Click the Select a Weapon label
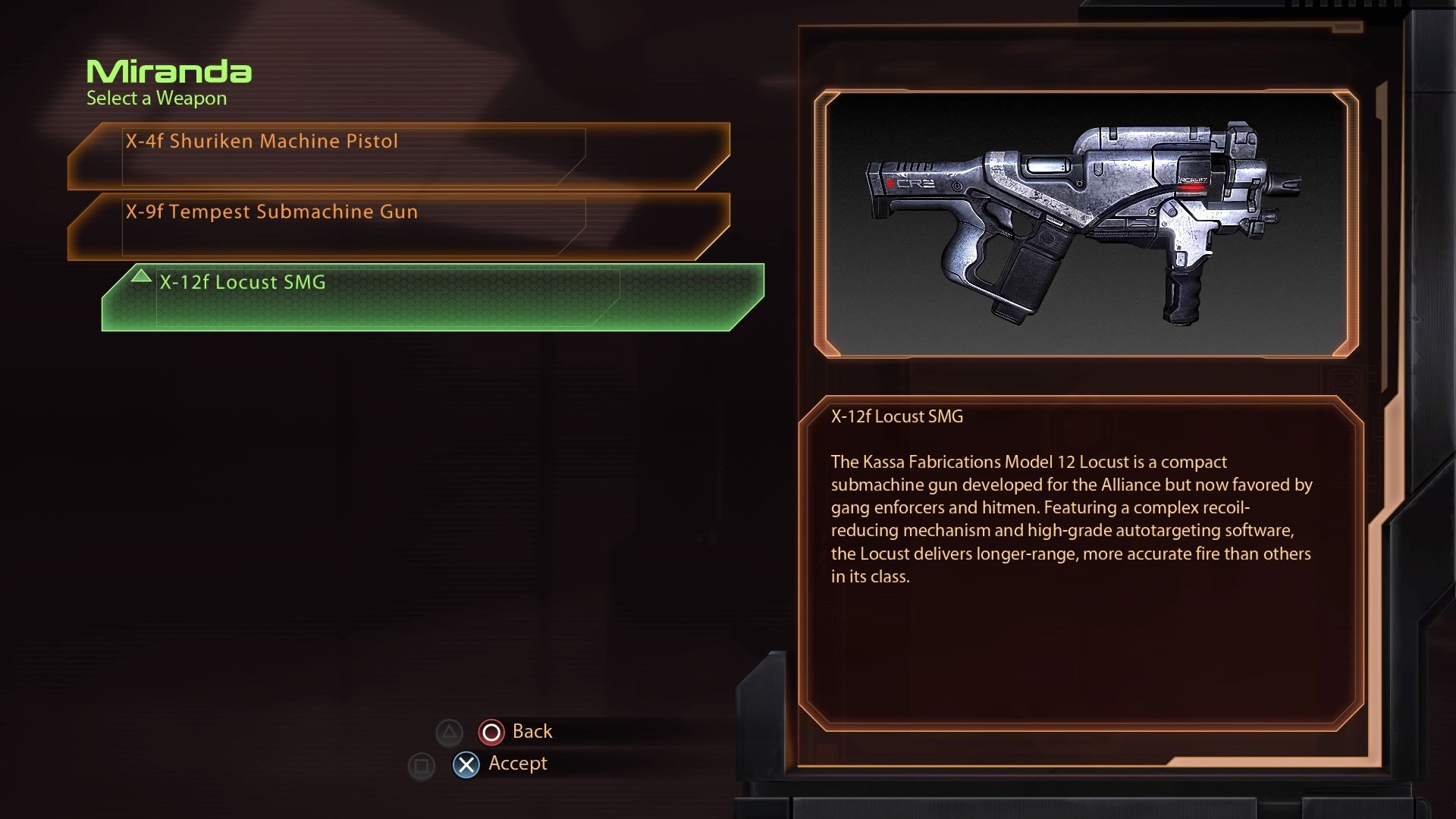Screen dimensions: 1456x819 click(155, 98)
